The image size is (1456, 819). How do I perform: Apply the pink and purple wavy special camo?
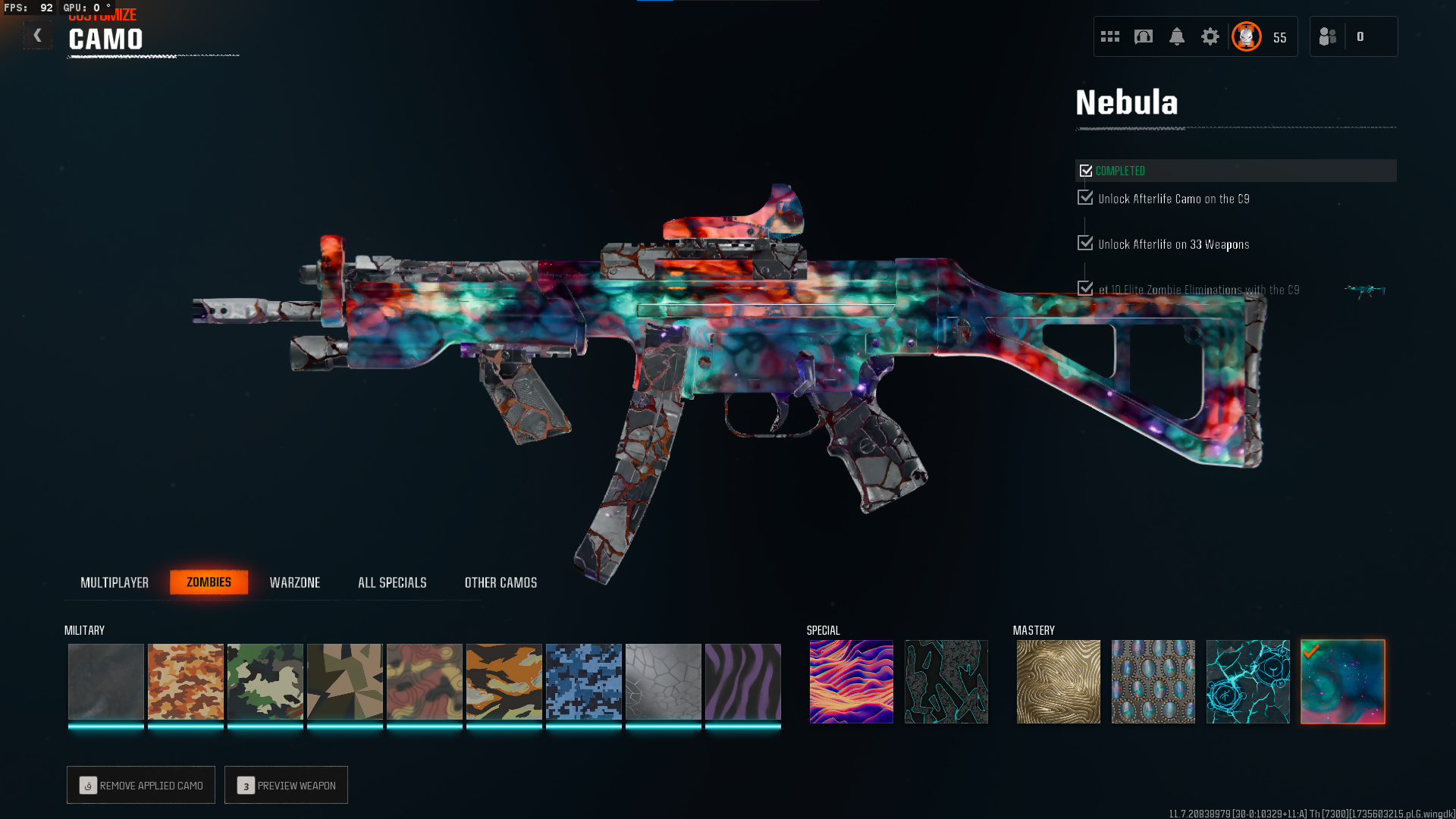pyautogui.click(x=851, y=682)
